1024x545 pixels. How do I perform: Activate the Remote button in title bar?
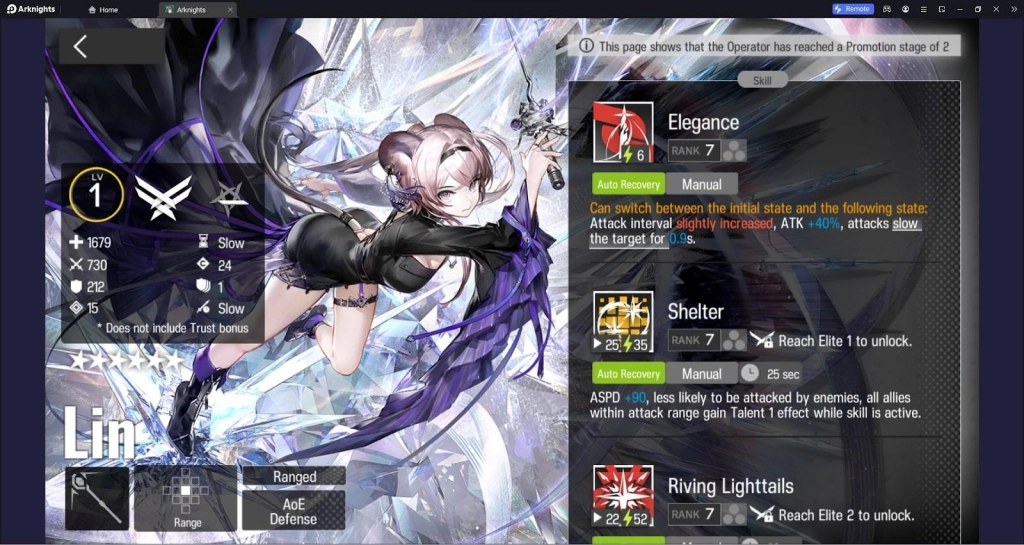852,9
